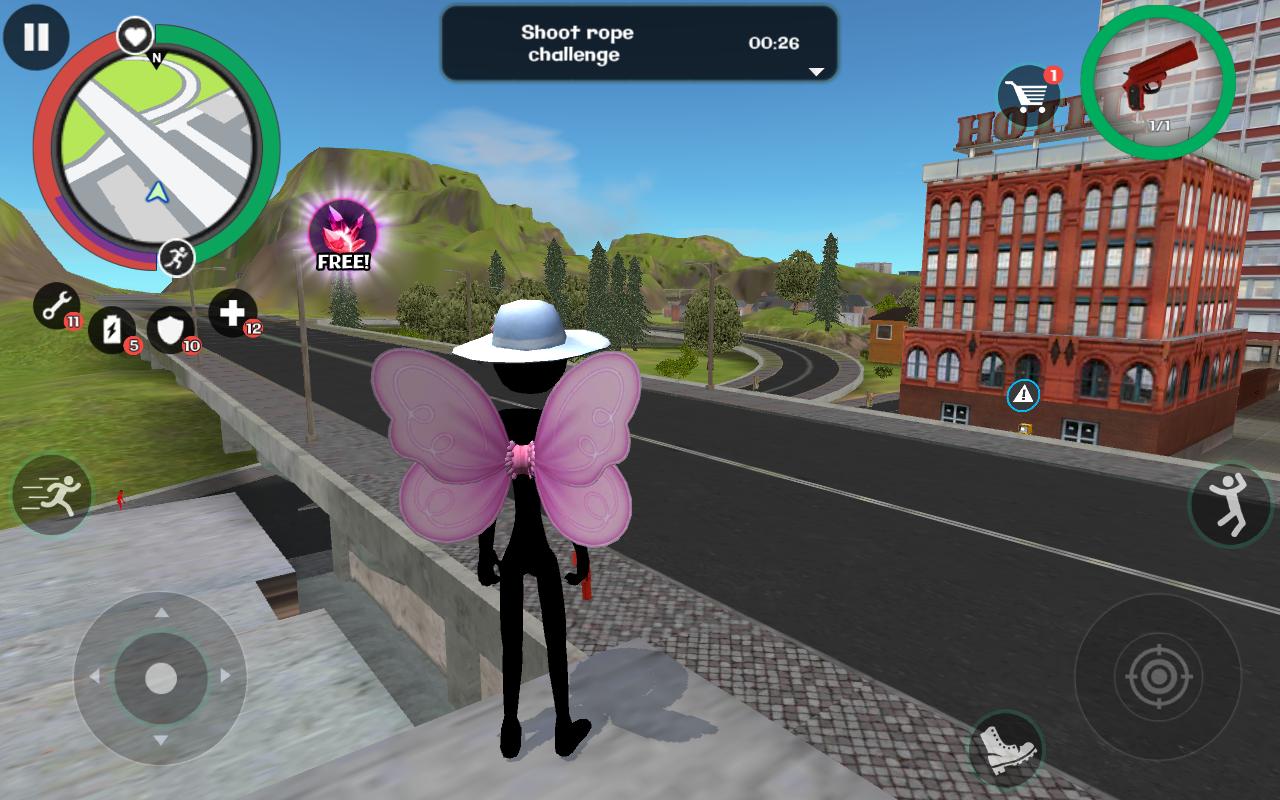Use the health plus item

click(x=231, y=312)
